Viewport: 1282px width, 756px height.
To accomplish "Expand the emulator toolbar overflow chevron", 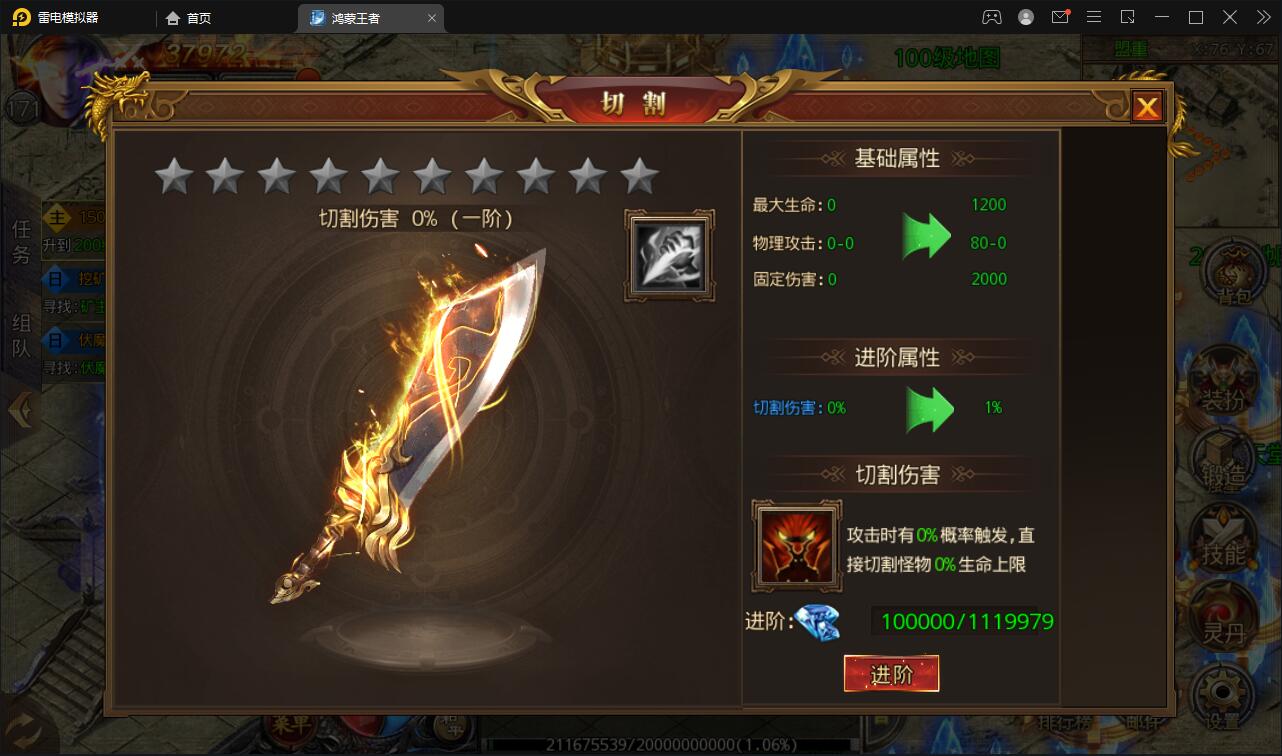I will click(1262, 16).
